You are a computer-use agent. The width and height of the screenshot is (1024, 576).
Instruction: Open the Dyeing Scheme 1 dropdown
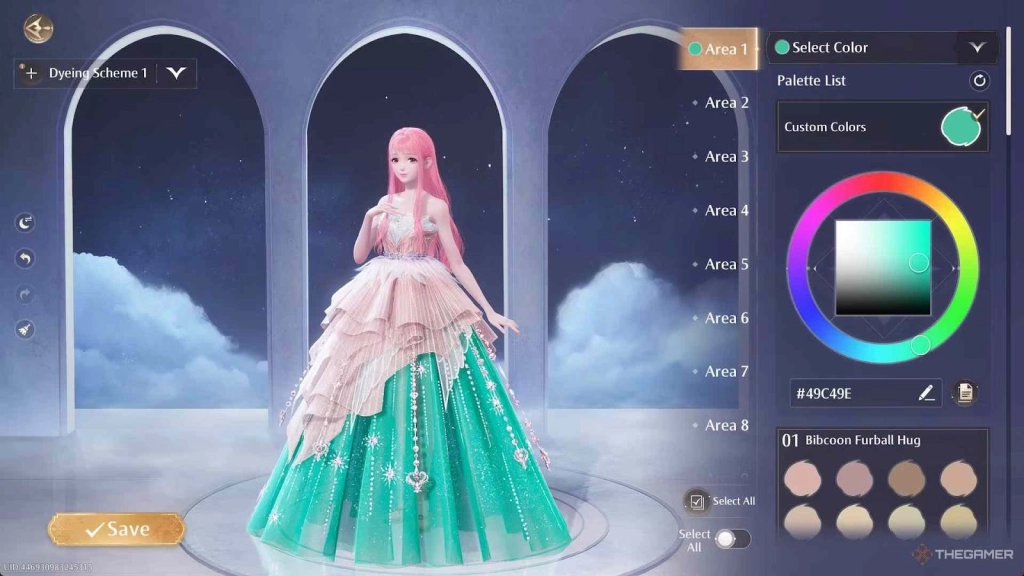pos(177,73)
